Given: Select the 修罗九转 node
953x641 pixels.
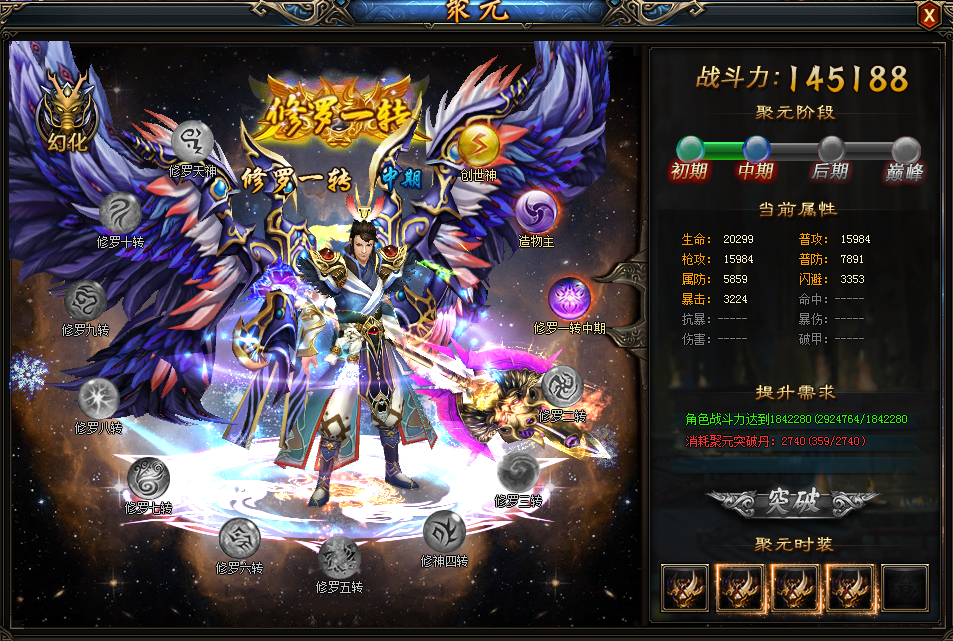Looking at the screenshot, I should pyautogui.click(x=85, y=300).
